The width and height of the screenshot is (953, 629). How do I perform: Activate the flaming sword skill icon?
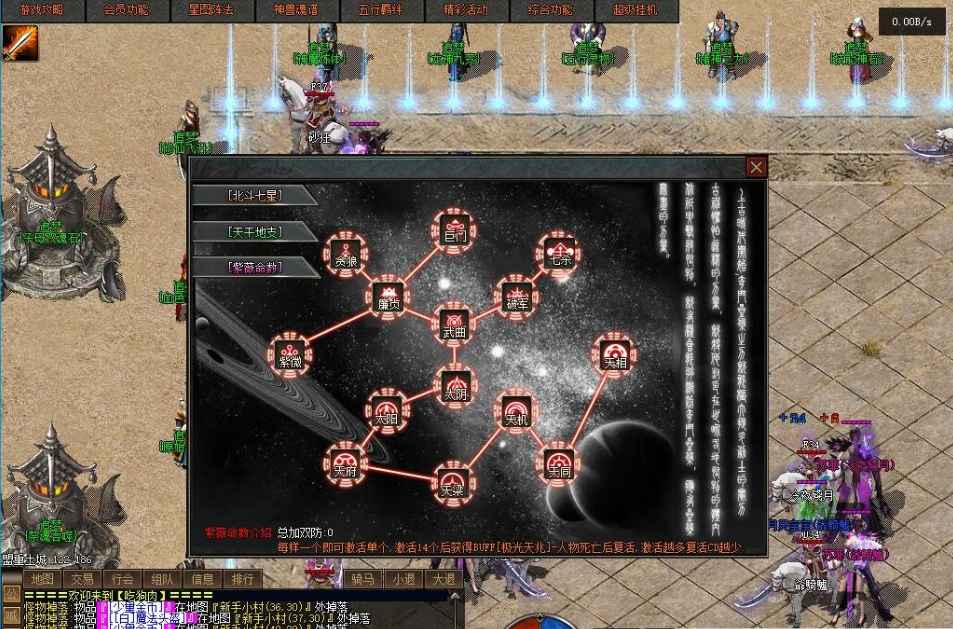20,42
